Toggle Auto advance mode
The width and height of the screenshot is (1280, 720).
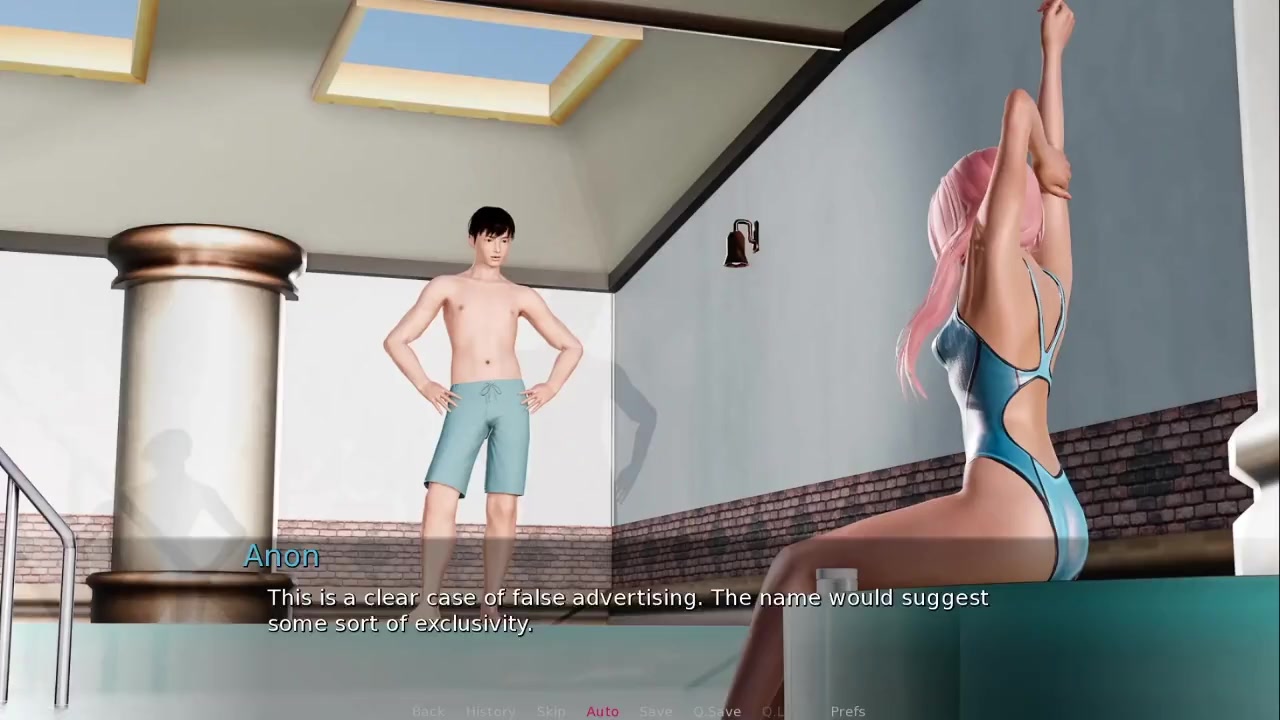(602, 711)
